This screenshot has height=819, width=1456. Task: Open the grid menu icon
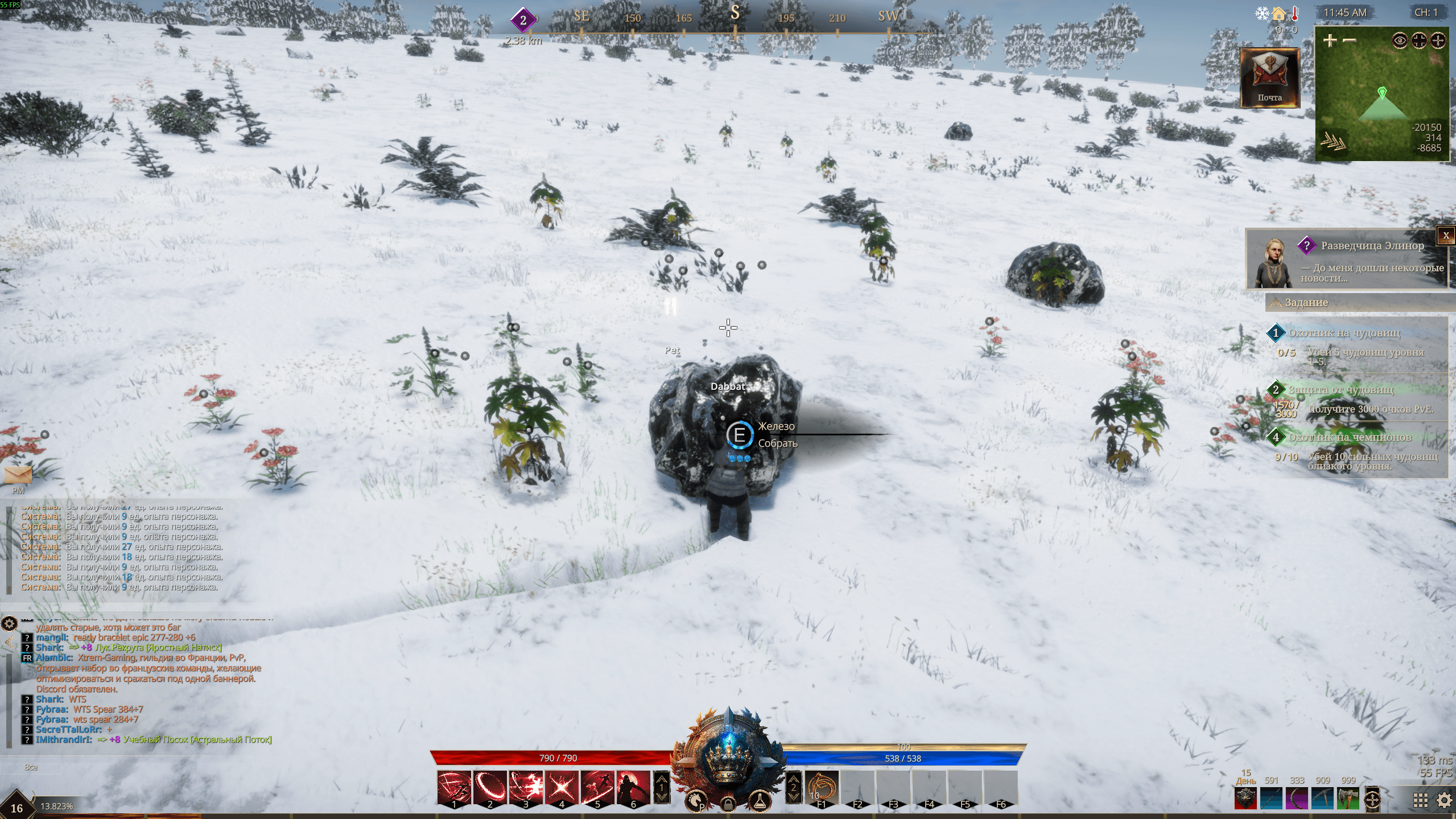coord(1420,800)
